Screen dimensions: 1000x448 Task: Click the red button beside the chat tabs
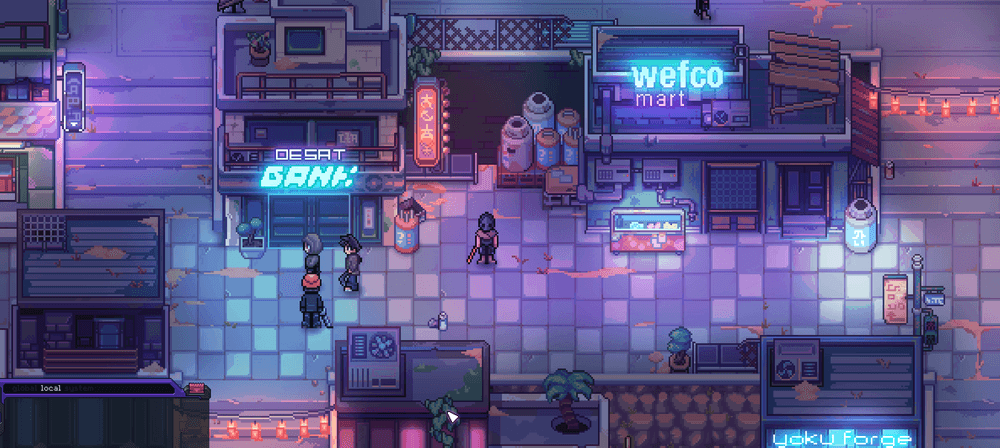coord(195,388)
